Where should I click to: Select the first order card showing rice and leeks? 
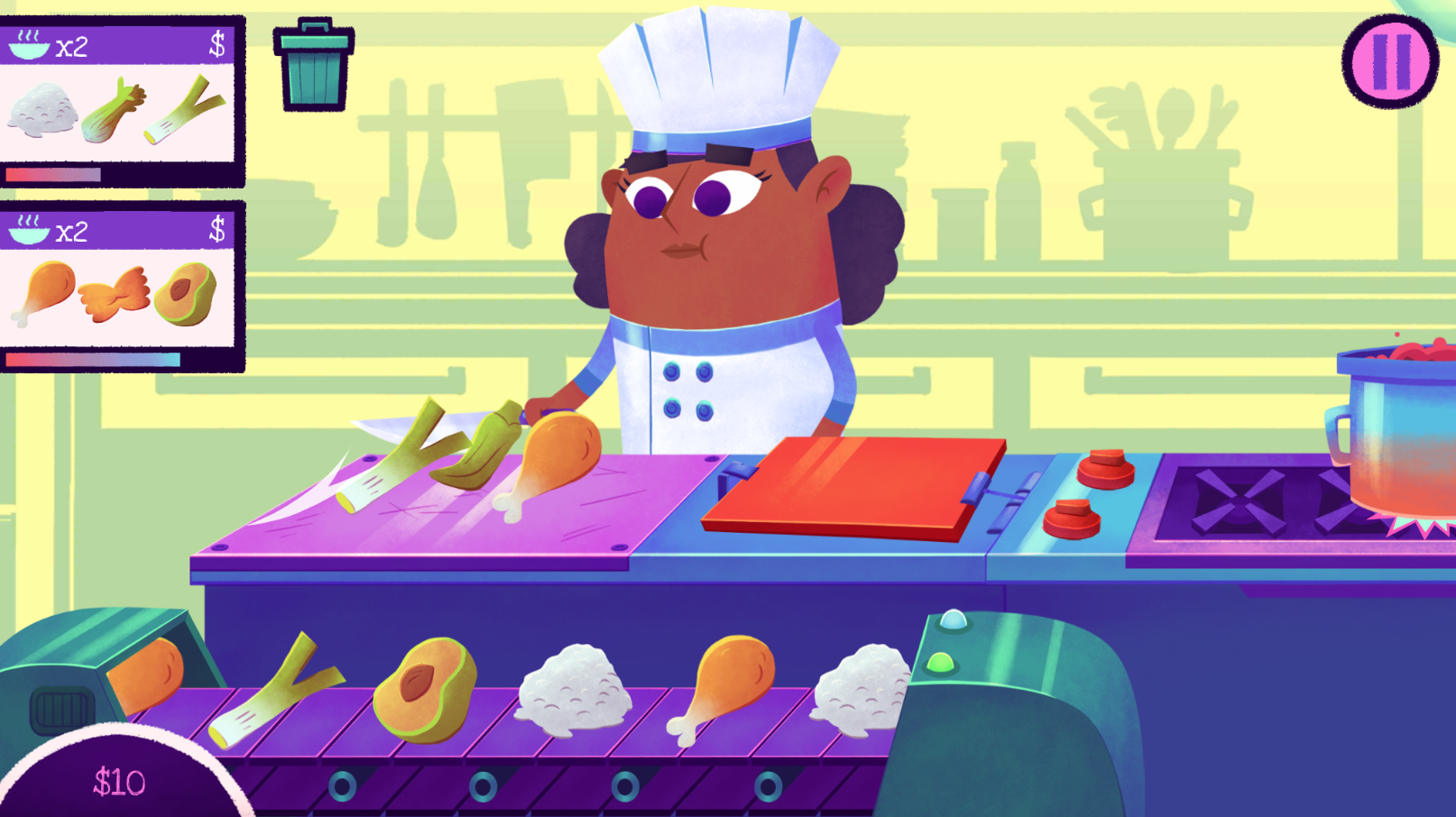[x=120, y=99]
